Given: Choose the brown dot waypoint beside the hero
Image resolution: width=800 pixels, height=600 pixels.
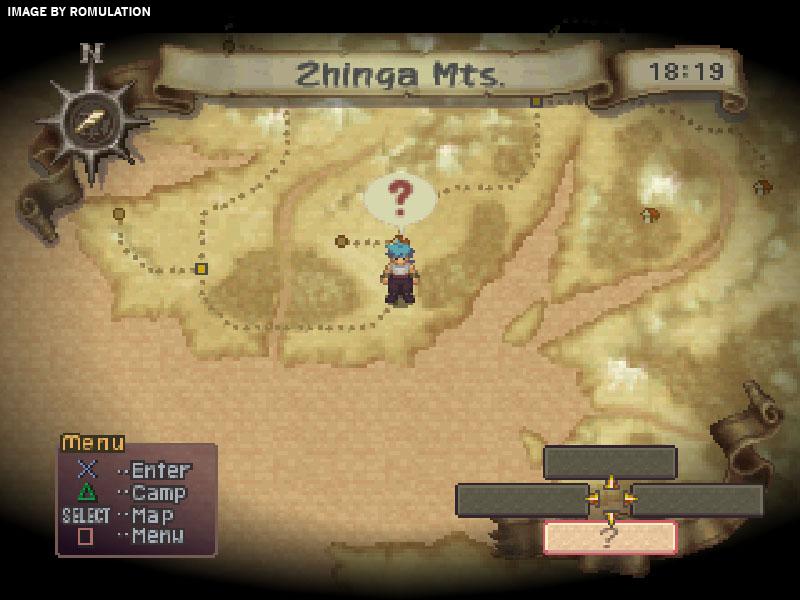Looking at the screenshot, I should [342, 241].
